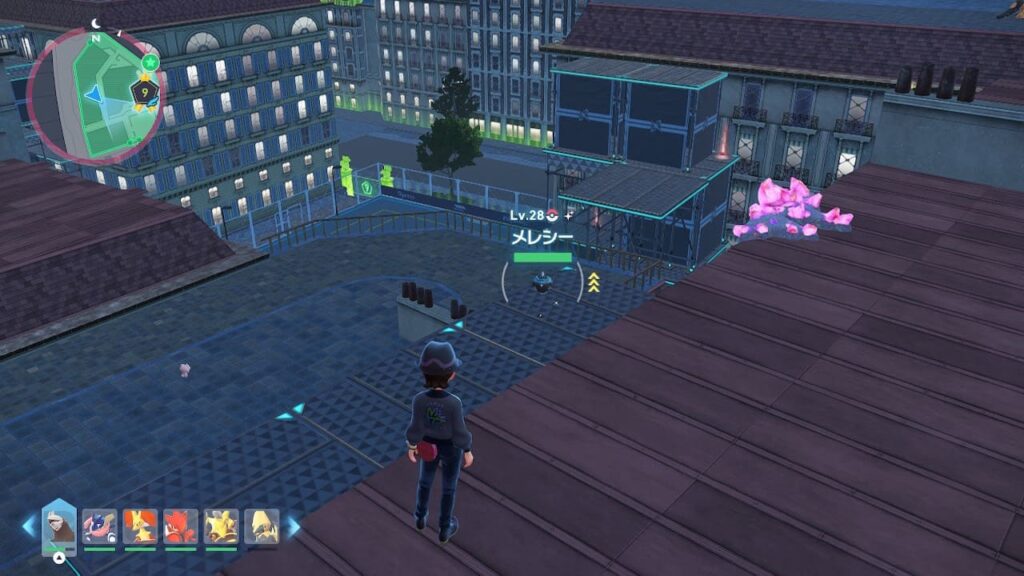Cycle party with the left arrow

(x=28, y=528)
